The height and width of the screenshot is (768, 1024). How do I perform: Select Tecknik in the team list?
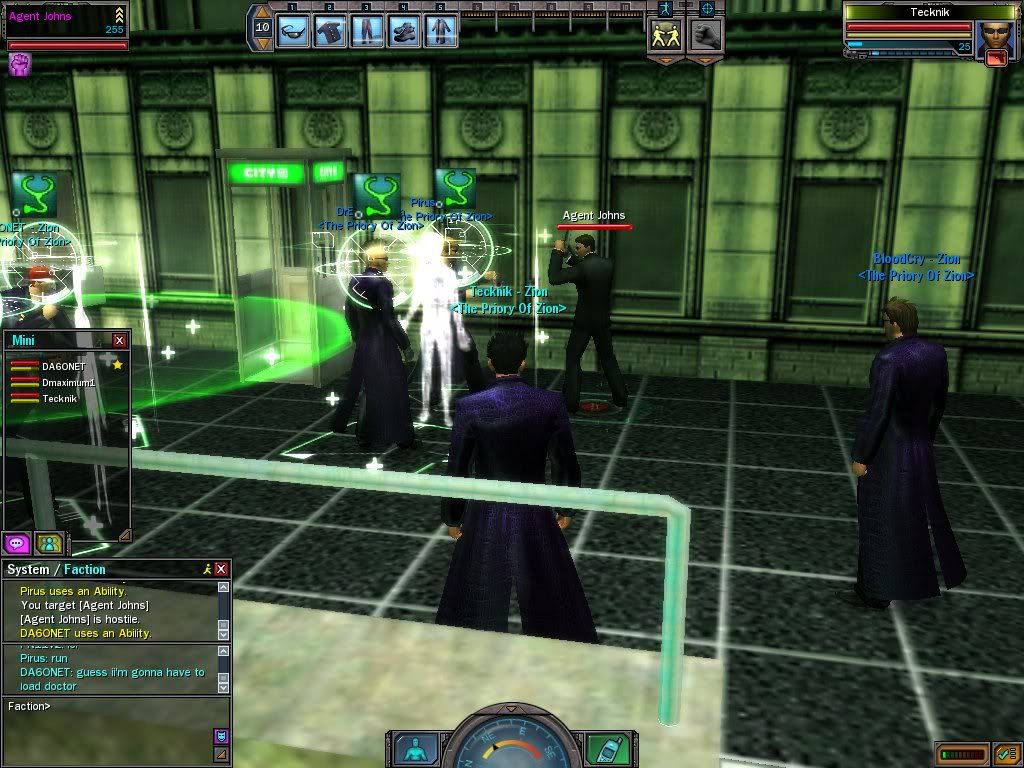[58, 398]
